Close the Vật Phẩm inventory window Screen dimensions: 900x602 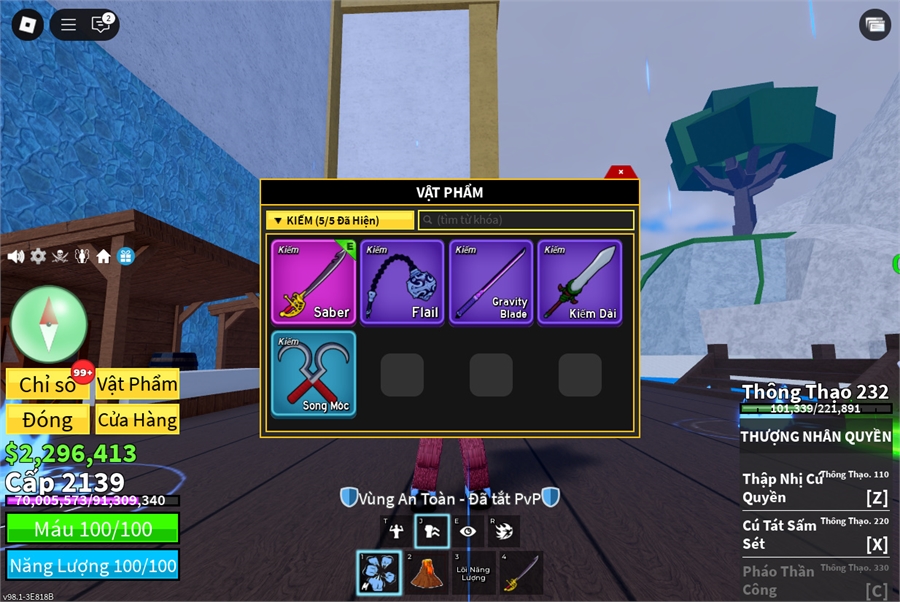[621, 172]
